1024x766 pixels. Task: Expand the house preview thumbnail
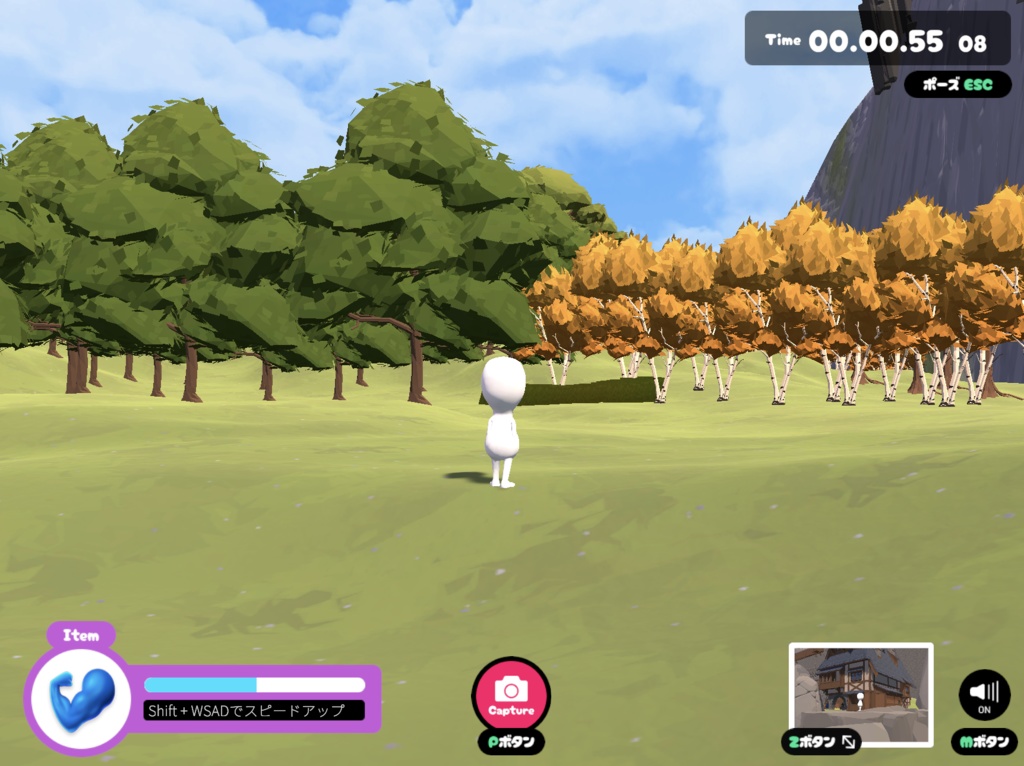(x=861, y=694)
